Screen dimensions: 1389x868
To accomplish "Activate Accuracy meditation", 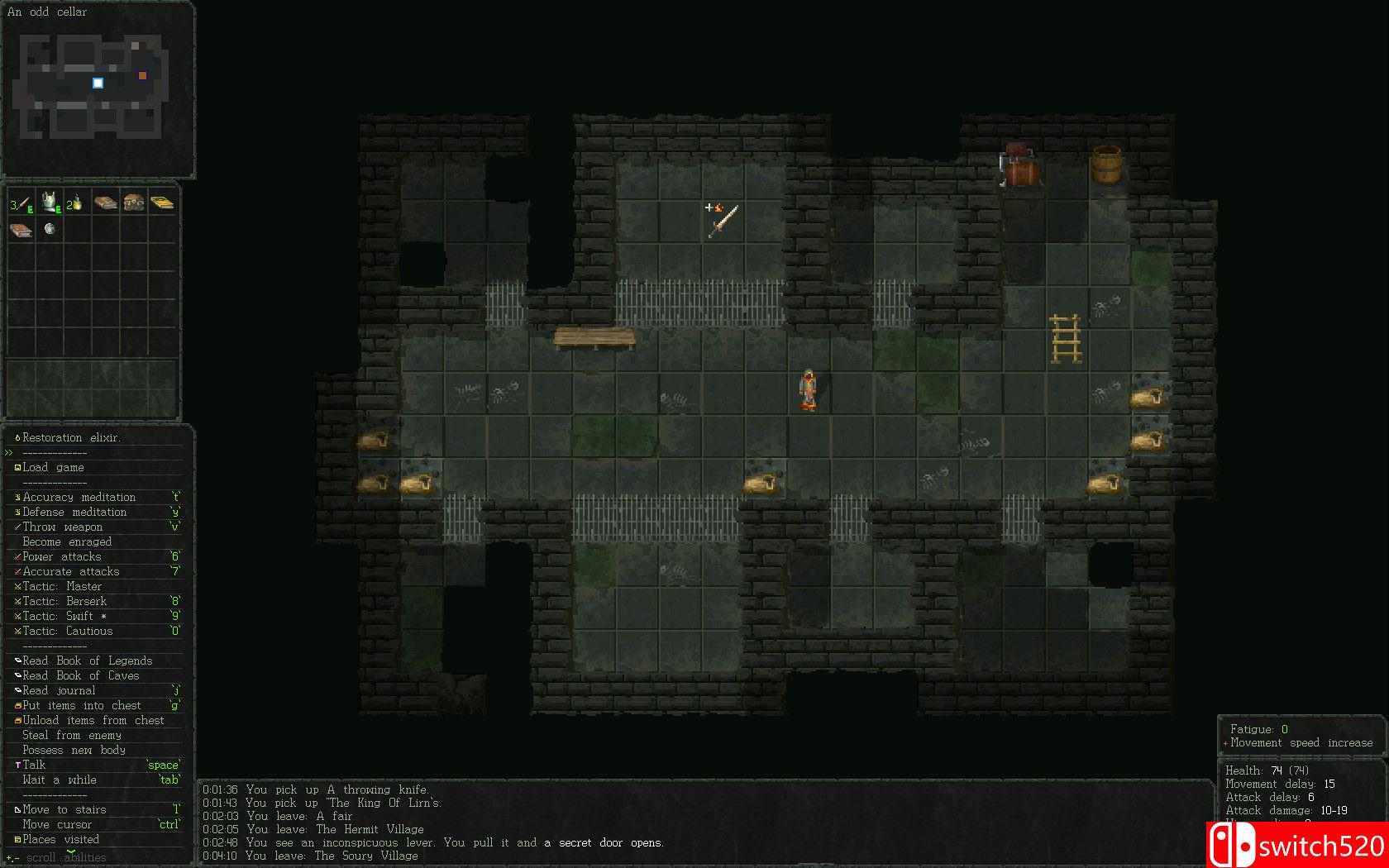I will click(79, 497).
